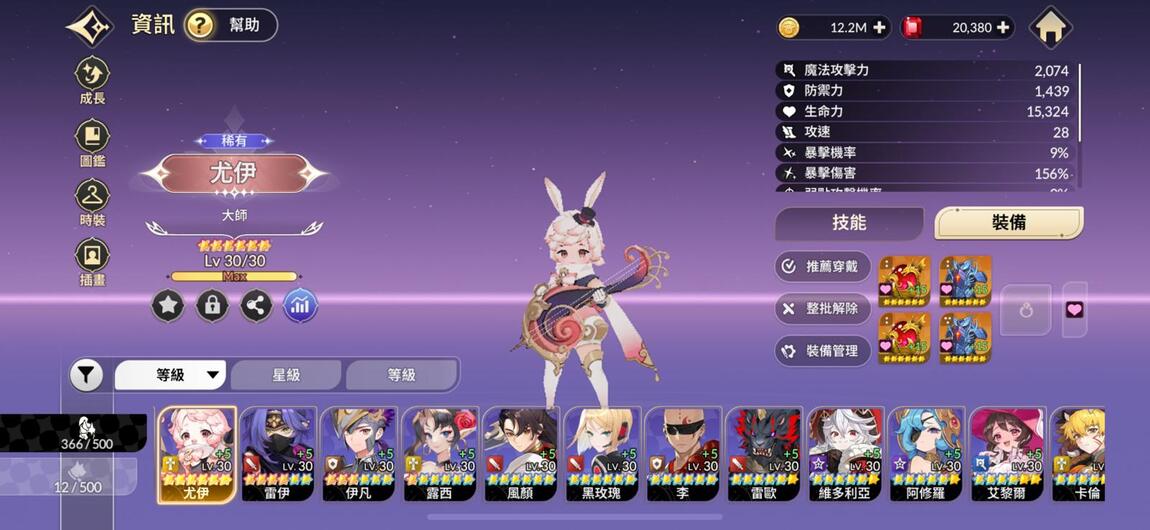Viewport: 1150px width, 530px height.
Task: Return to the home screen
Action: [x=1050, y=27]
